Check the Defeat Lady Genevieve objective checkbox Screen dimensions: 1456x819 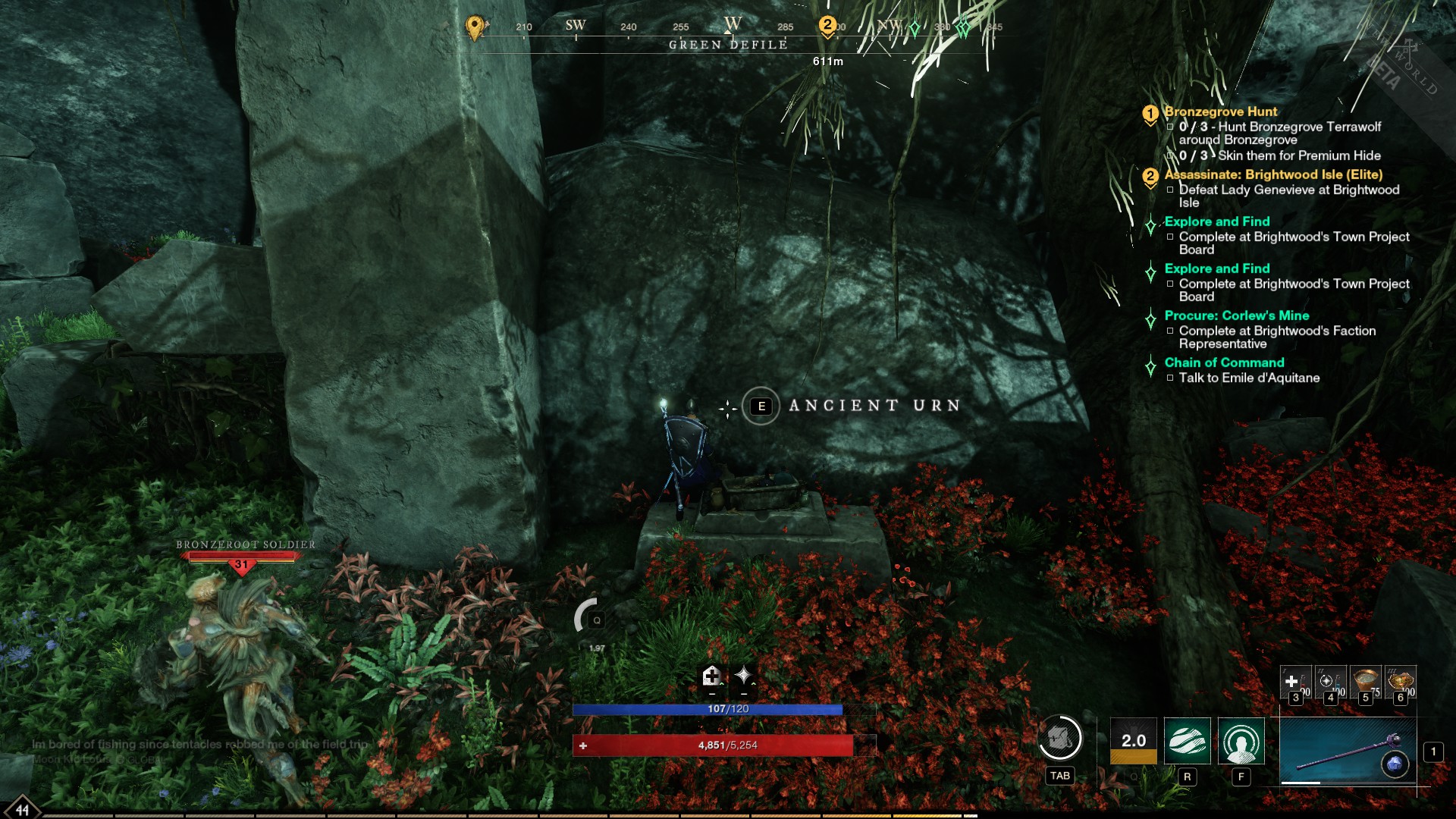pos(1170,190)
